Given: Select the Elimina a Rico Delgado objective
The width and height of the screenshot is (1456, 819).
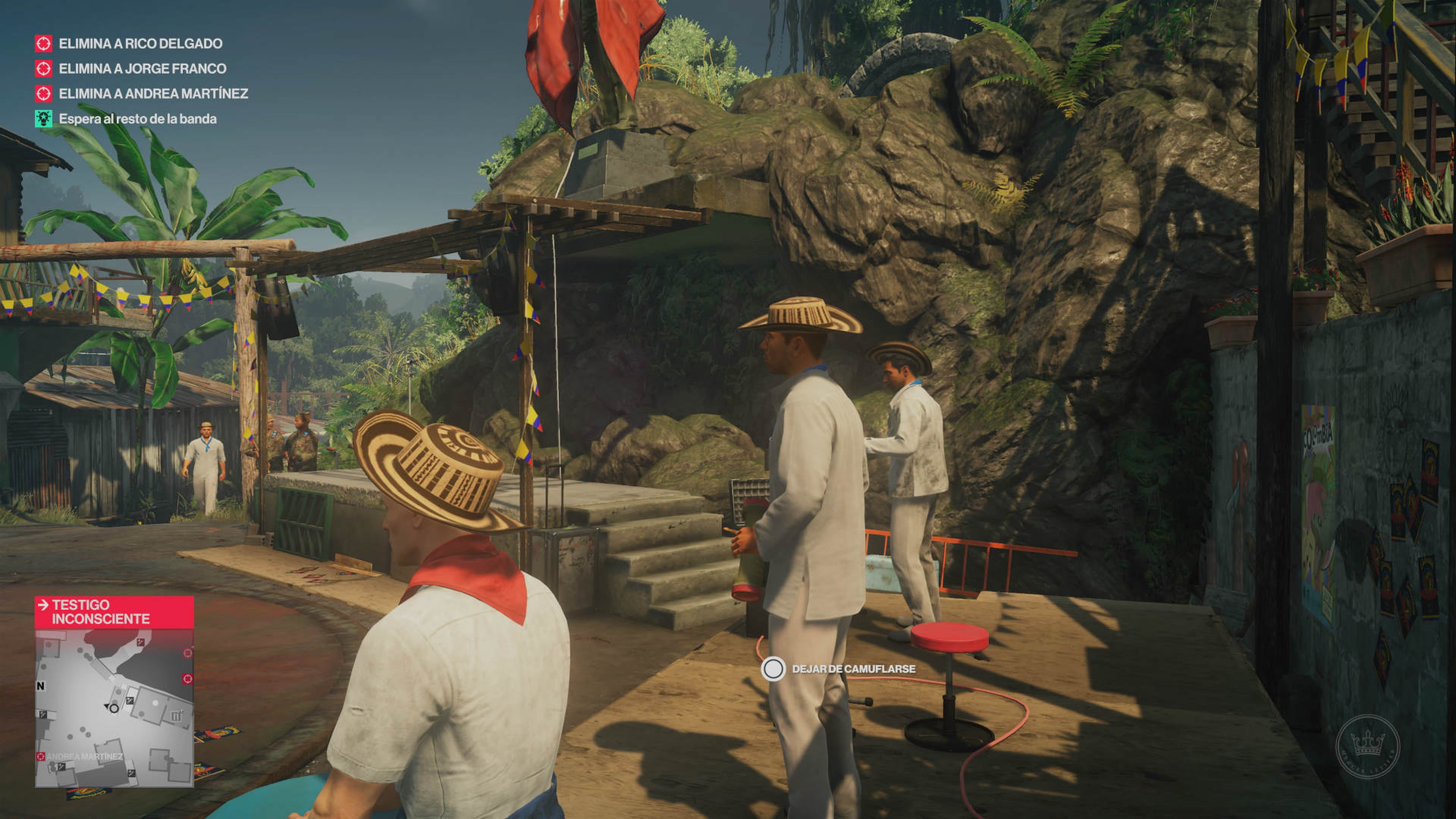Looking at the screenshot, I should (140, 44).
